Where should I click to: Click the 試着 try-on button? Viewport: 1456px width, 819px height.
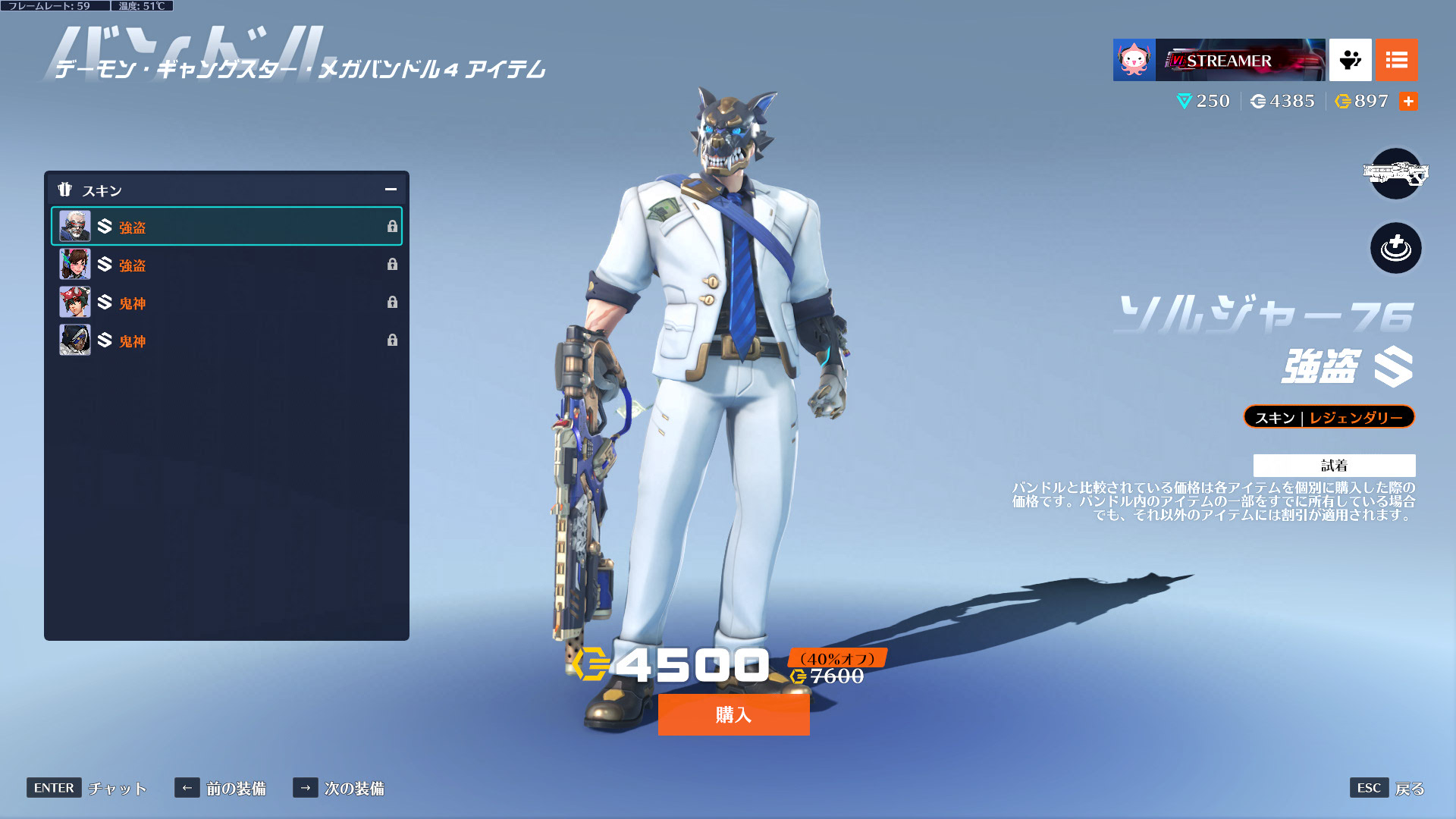click(x=1334, y=466)
